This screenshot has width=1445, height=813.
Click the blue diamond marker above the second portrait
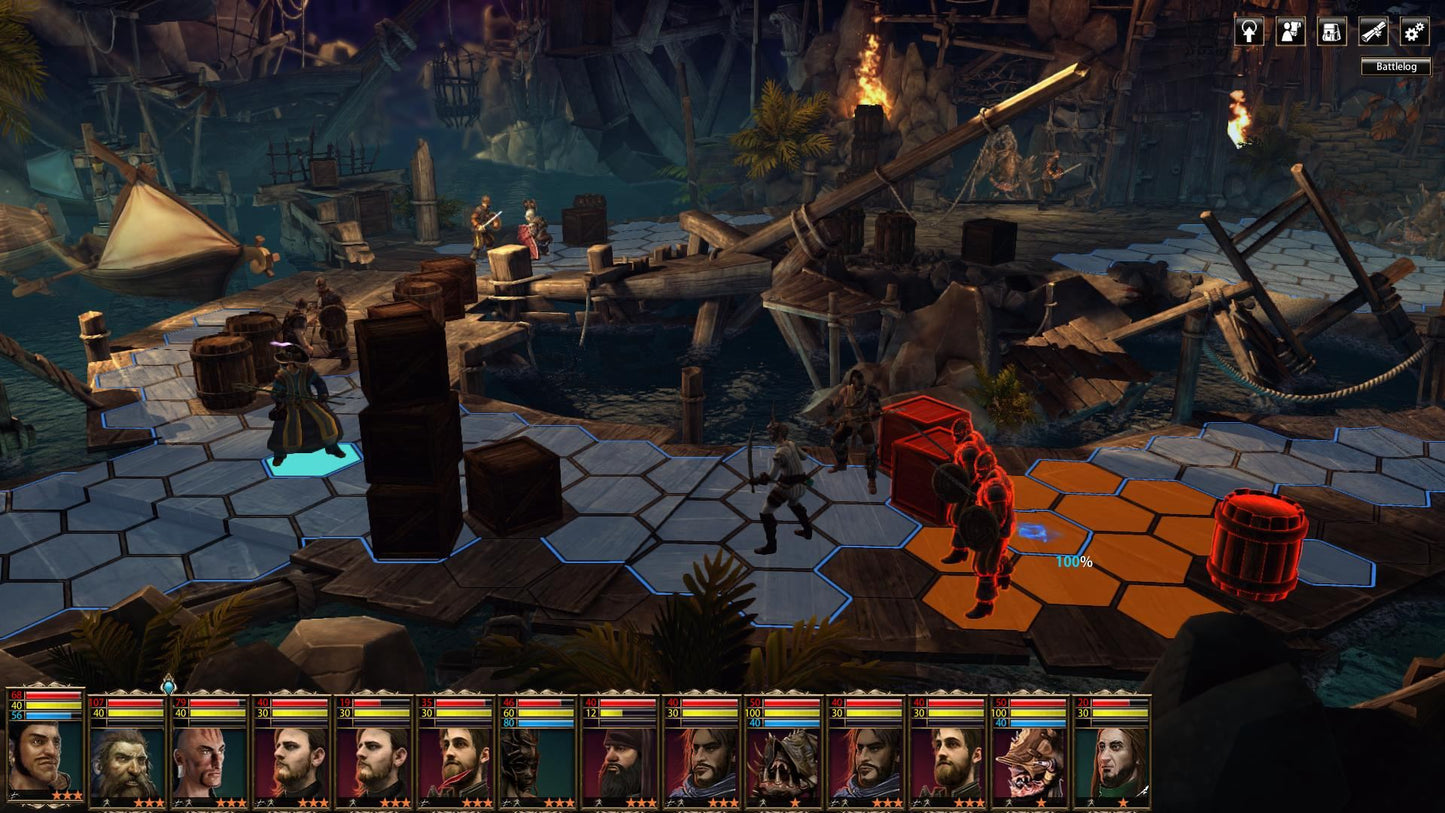pyautogui.click(x=169, y=689)
